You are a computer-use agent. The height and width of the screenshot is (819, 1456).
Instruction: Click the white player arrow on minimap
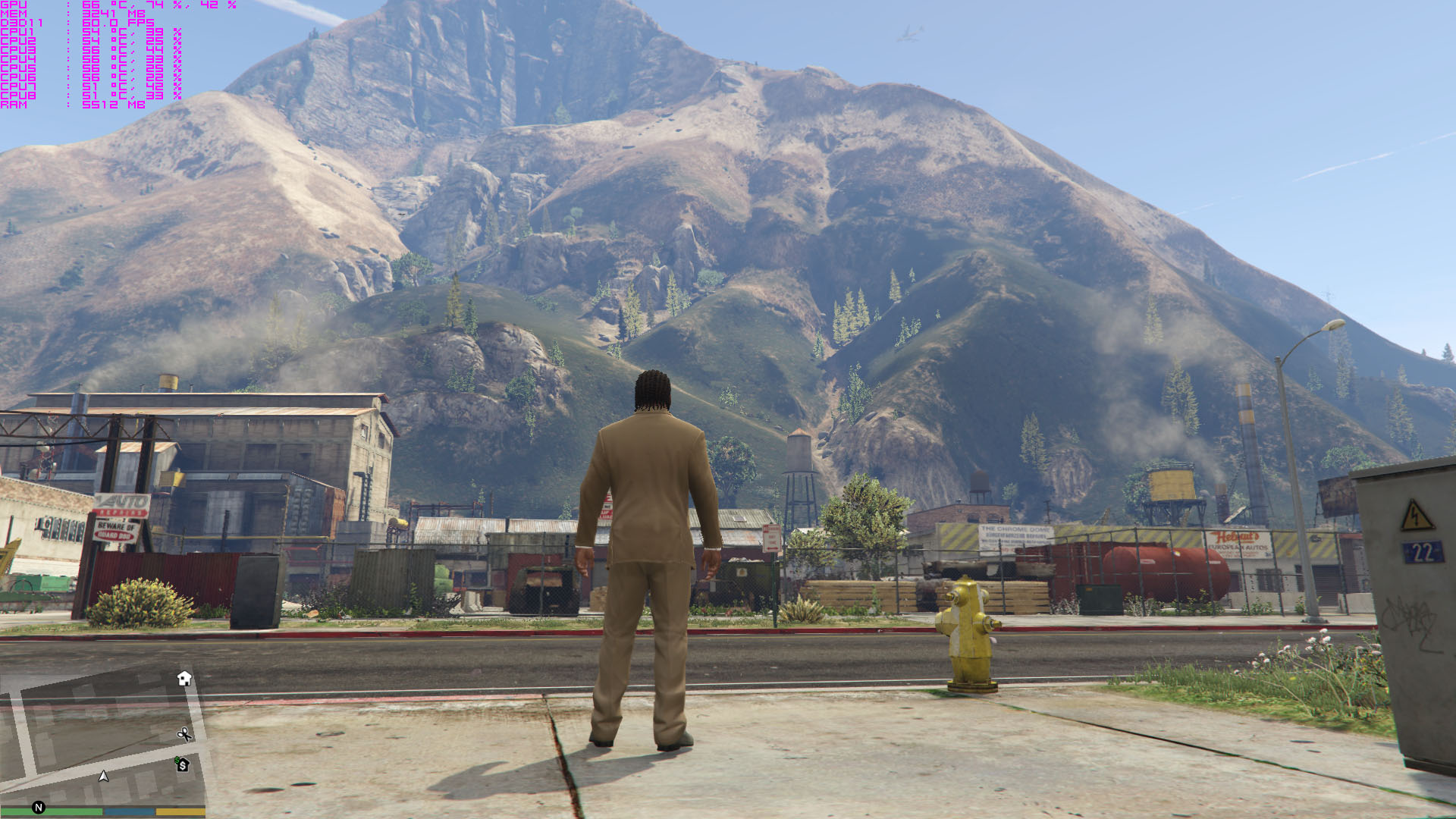(104, 776)
